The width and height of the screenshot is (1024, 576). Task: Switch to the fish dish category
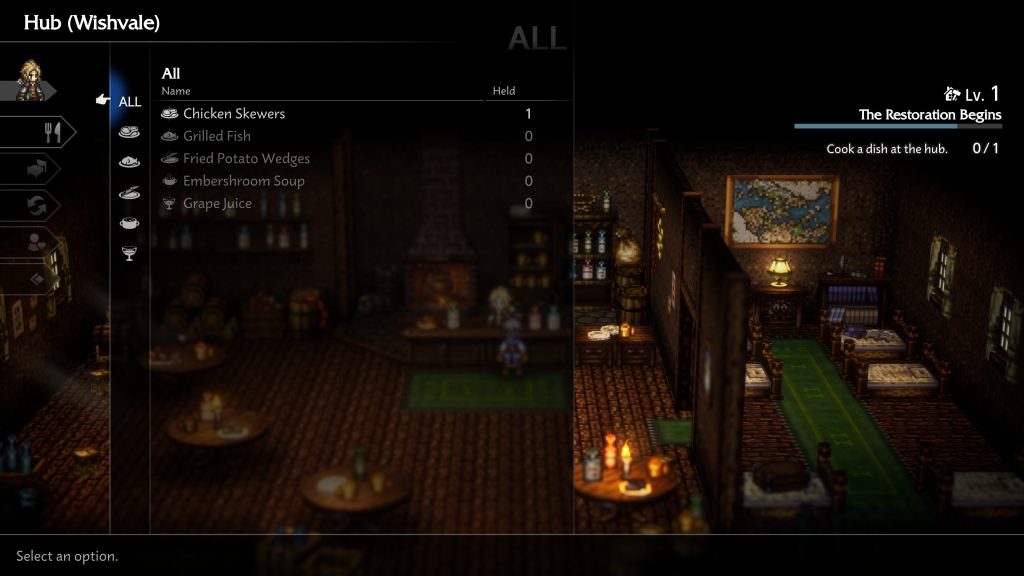click(x=129, y=162)
